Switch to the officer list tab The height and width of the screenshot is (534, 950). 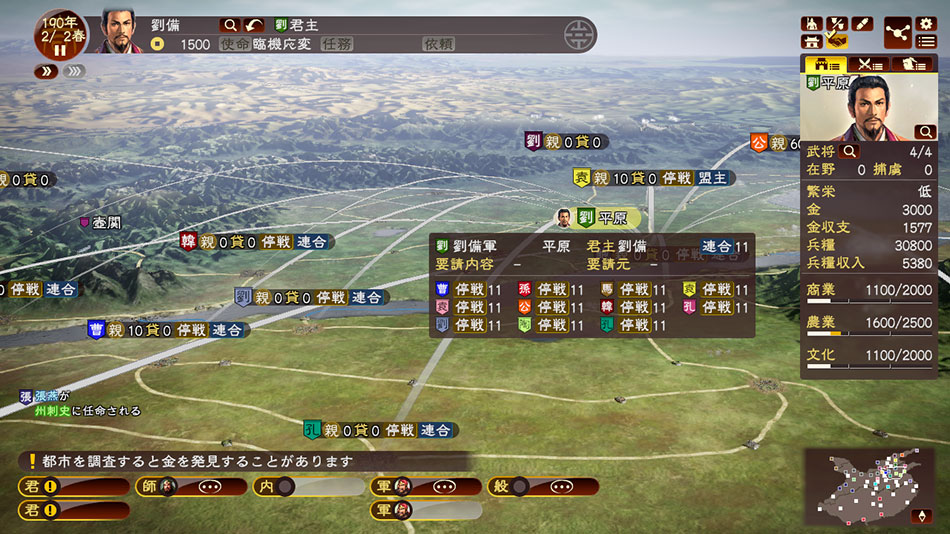point(912,64)
